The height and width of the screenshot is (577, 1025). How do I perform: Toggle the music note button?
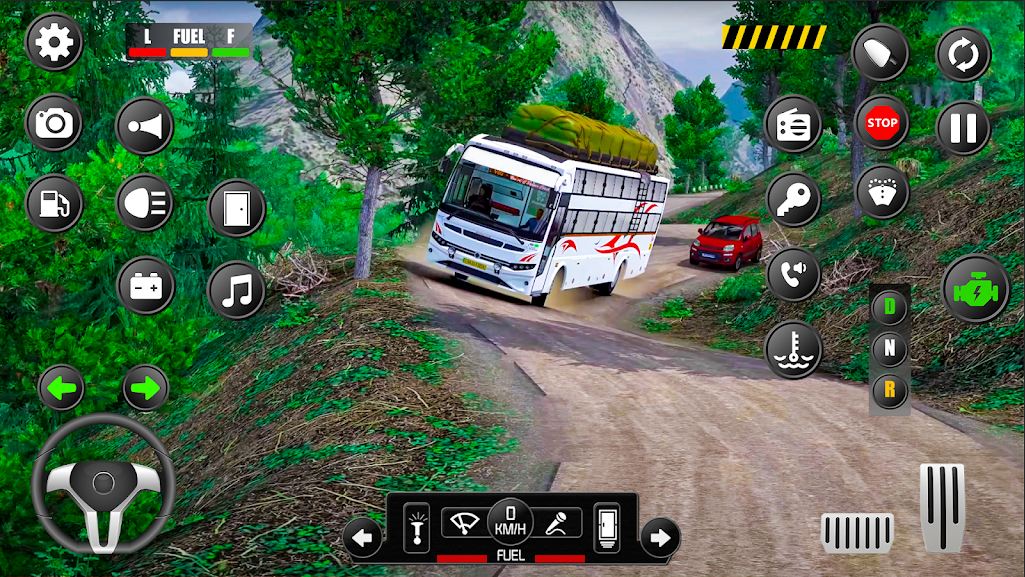[x=236, y=290]
